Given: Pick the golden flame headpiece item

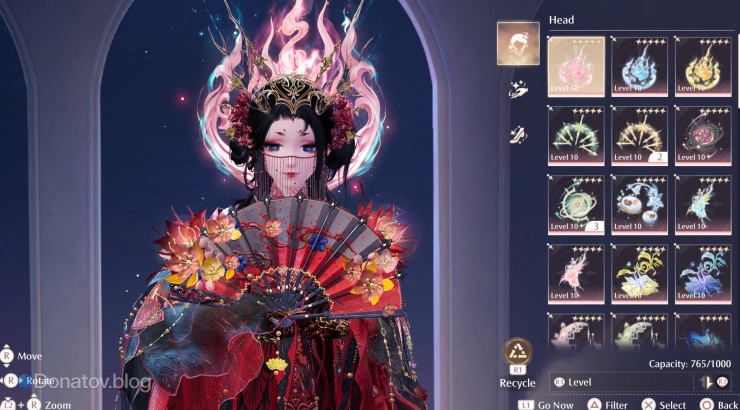Looking at the screenshot, I should 703,66.
